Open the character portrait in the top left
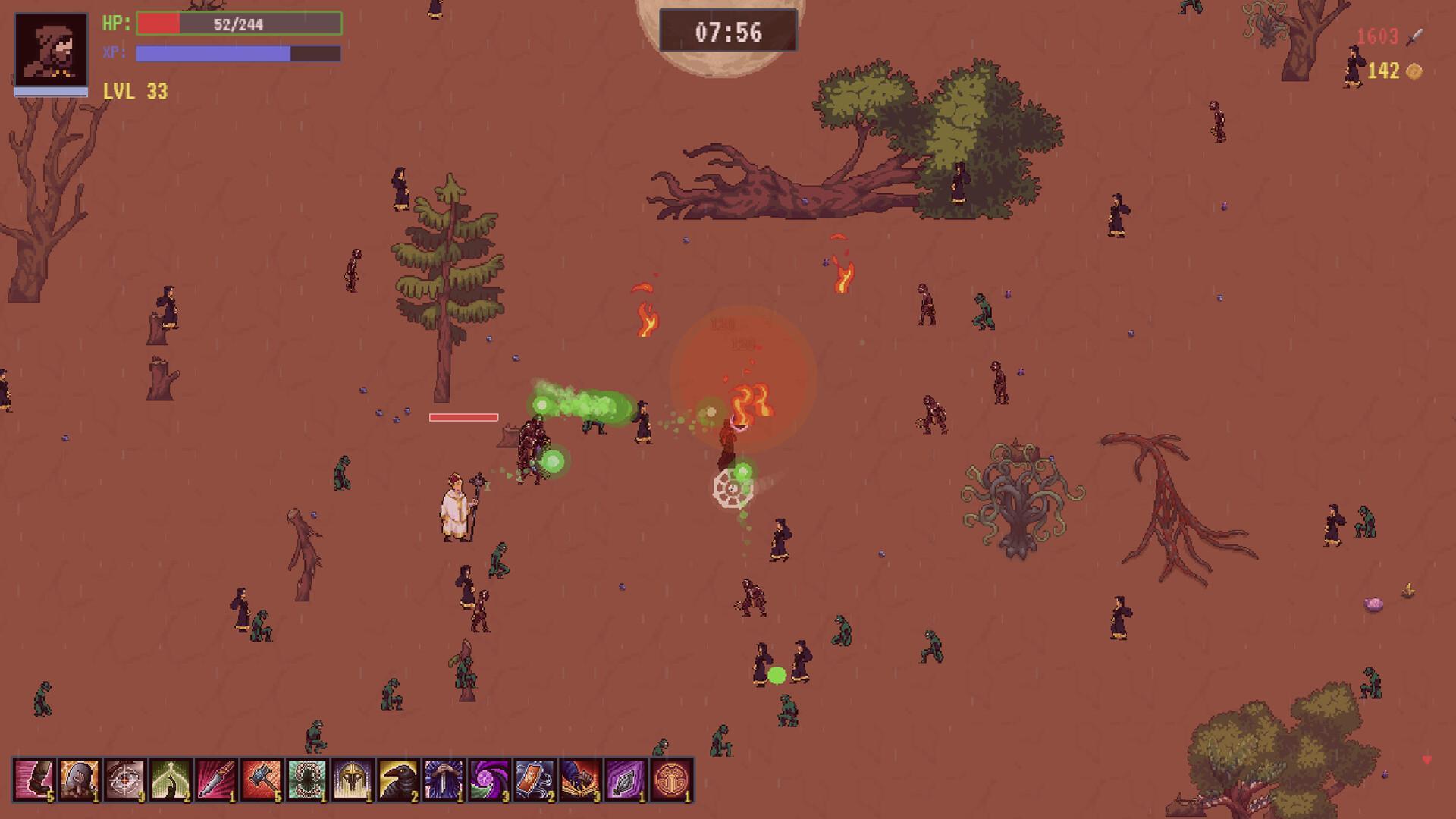 49,49
